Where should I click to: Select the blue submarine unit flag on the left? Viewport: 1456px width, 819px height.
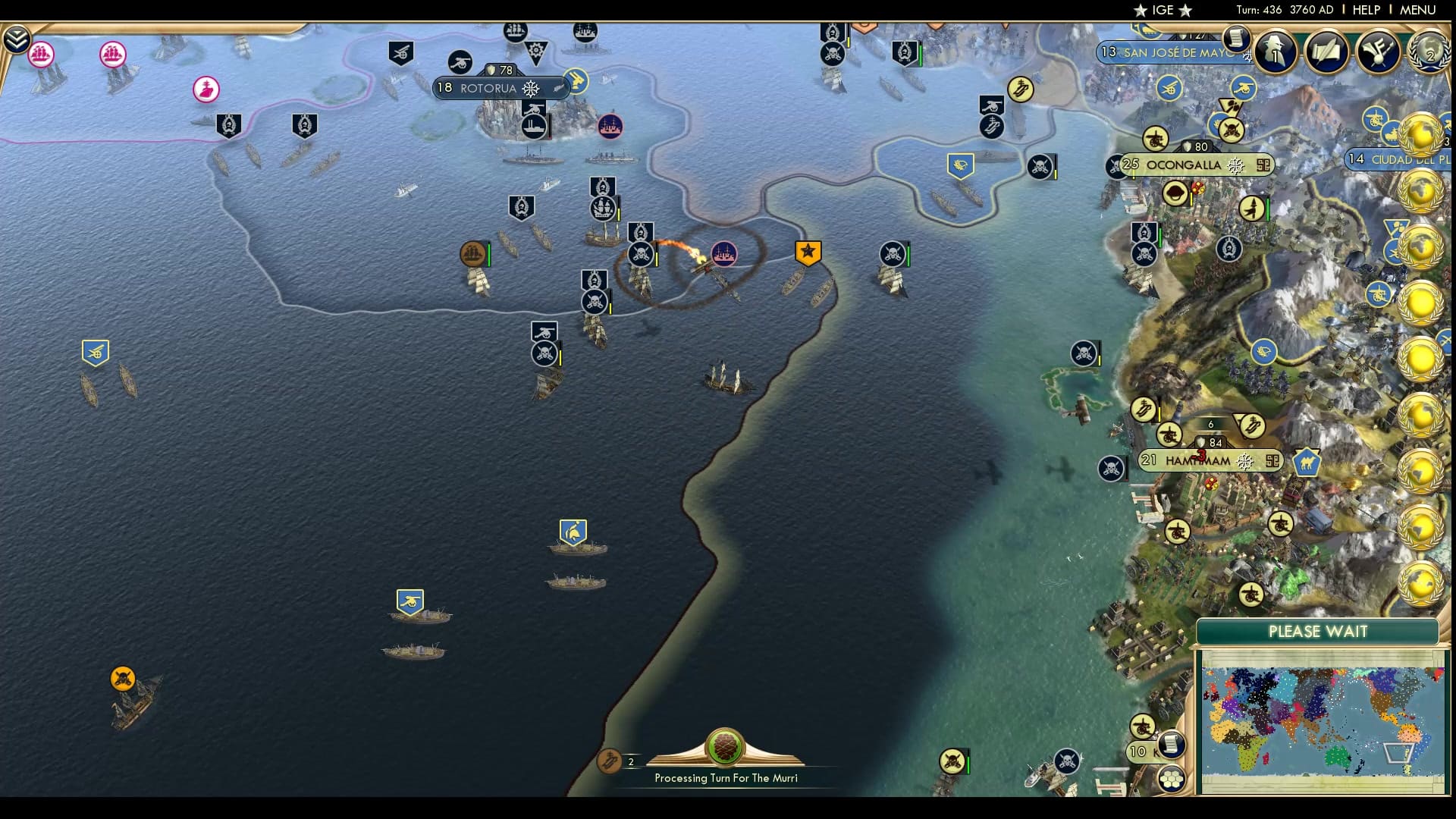coord(94,353)
